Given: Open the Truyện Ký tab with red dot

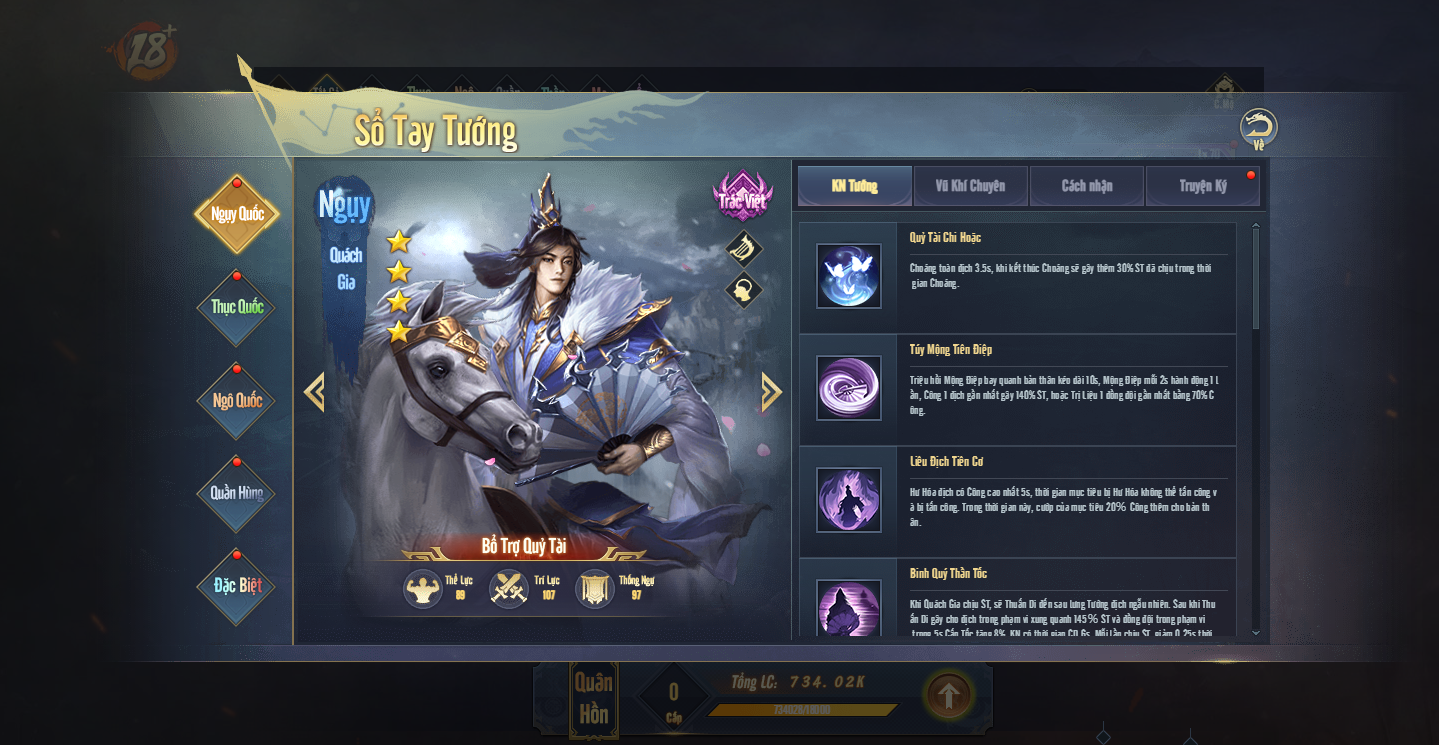Looking at the screenshot, I should coord(1203,186).
